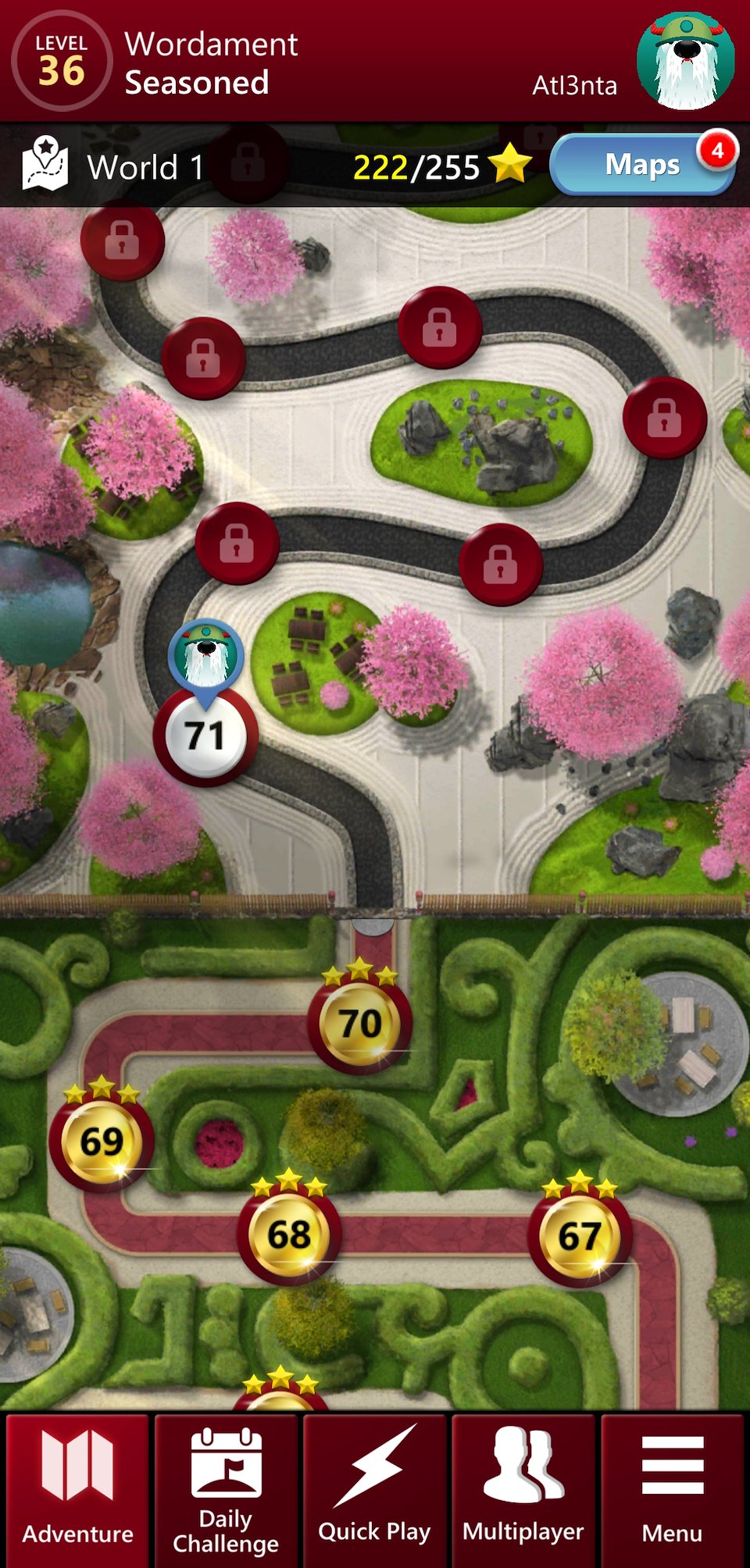The width and height of the screenshot is (750, 1568).
Task: Select level 69 node
Action: click(102, 1142)
